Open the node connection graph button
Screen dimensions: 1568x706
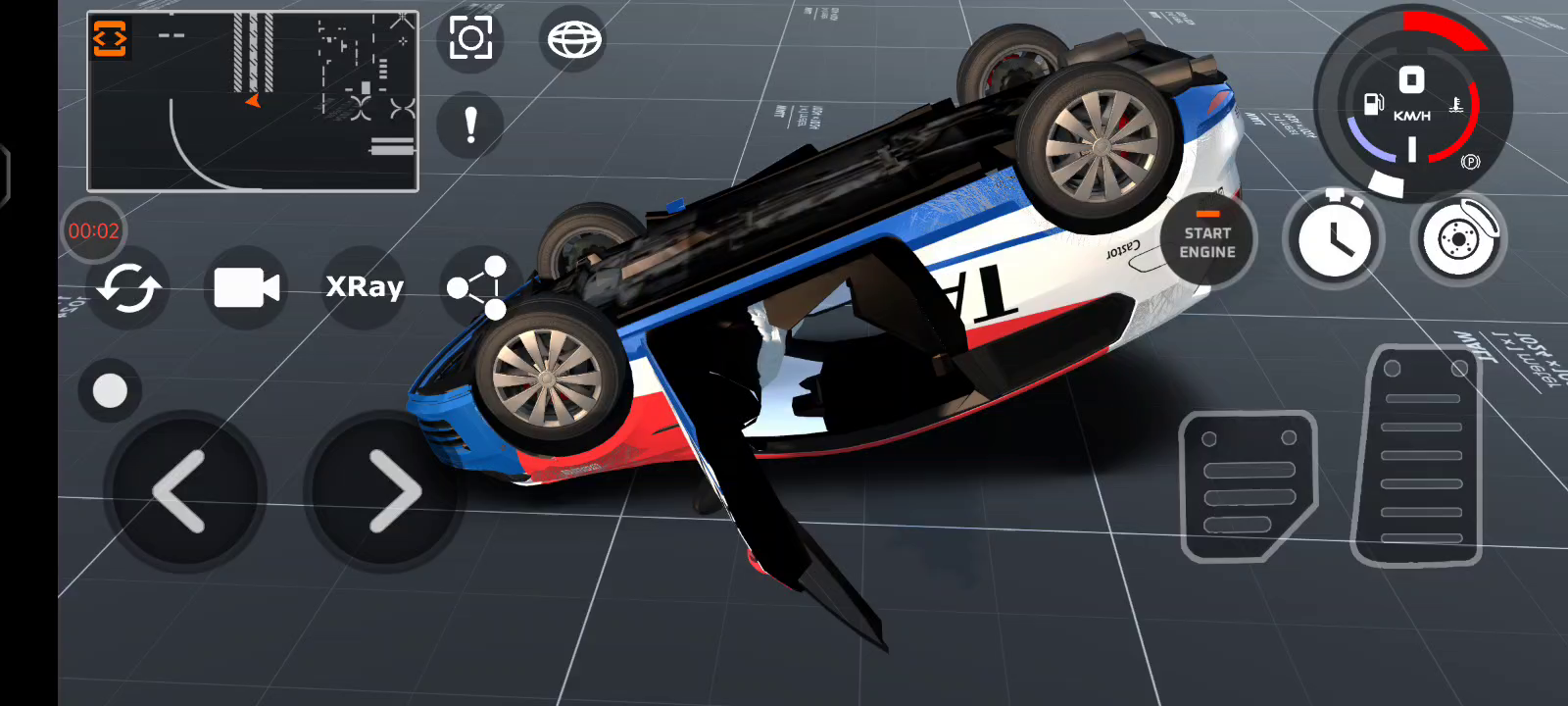click(x=477, y=288)
